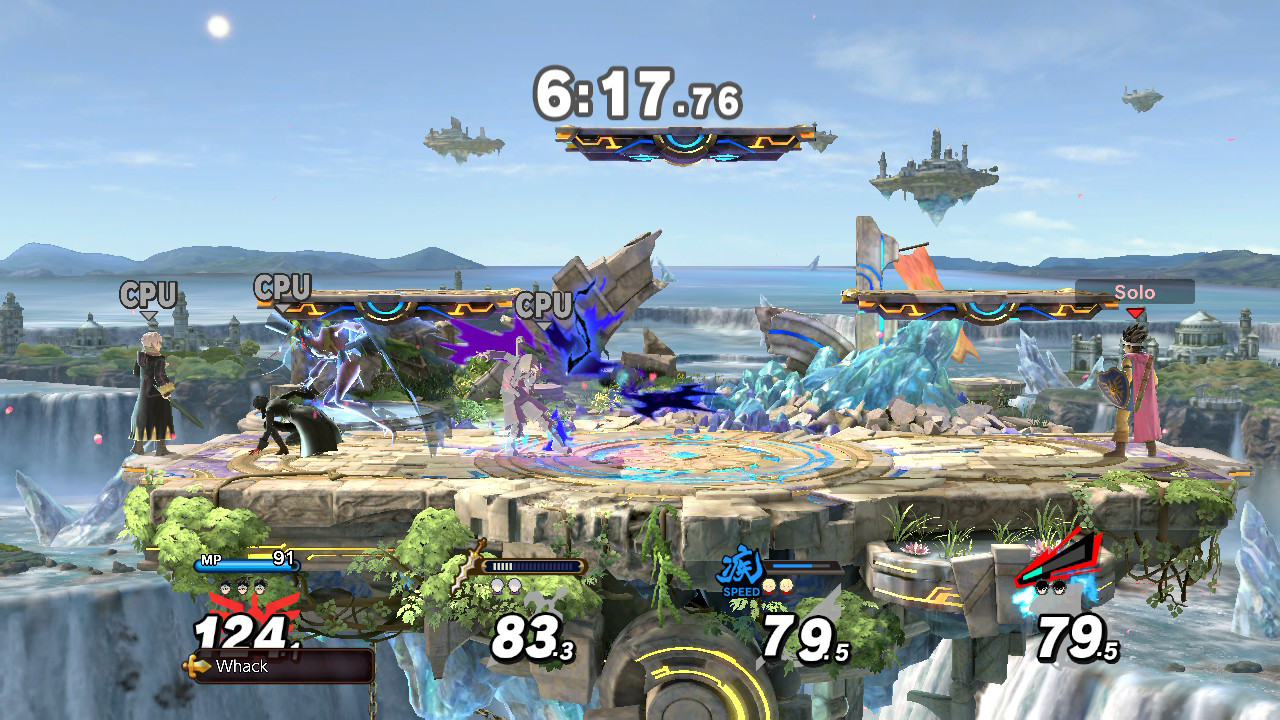This screenshot has width=1280, height=720.
Task: Toggle the third CPU player tag
Action: (543, 307)
